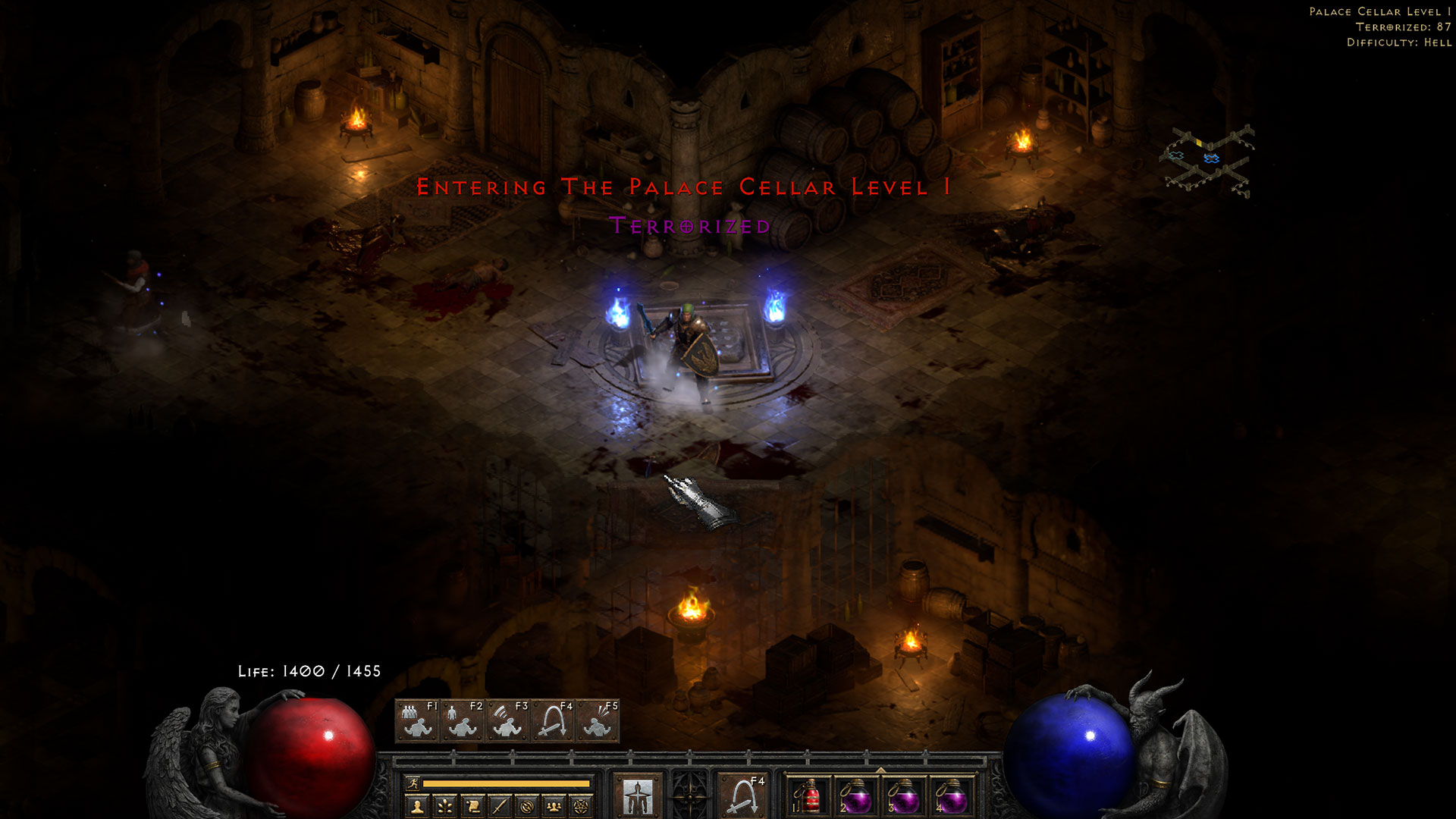The height and width of the screenshot is (819, 1456).
Task: Drink the purple potion in belt slot 2
Action: coord(856,795)
